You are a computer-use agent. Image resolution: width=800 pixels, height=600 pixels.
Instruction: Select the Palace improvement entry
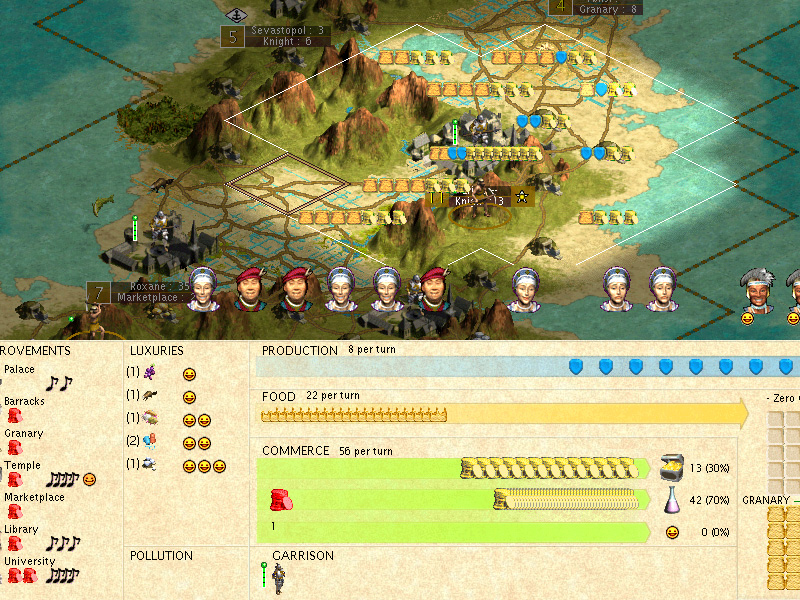pyautogui.click(x=20, y=370)
